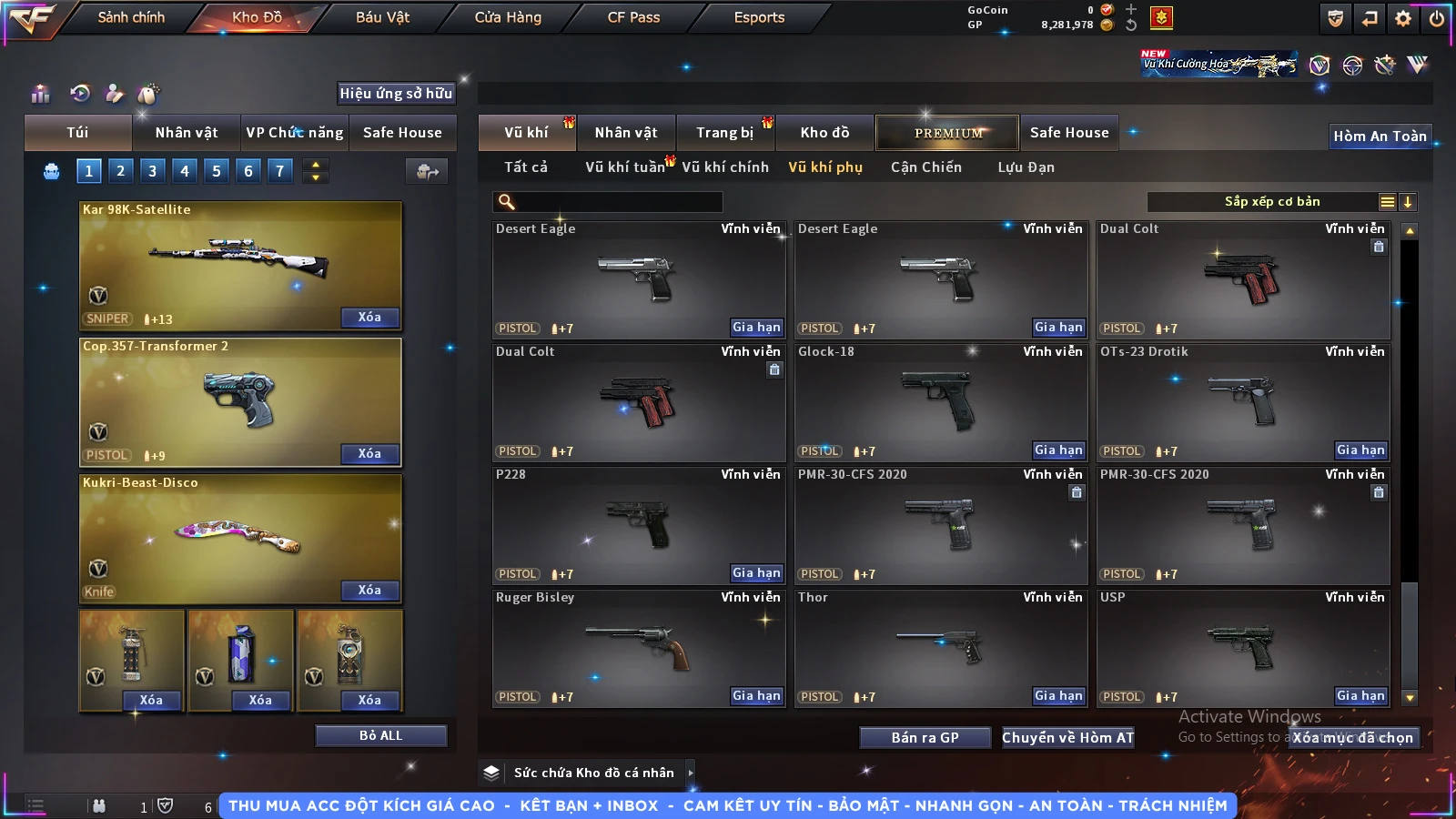Click the Bỏ ALL button
Screen dimensions: 1456x819
380,735
